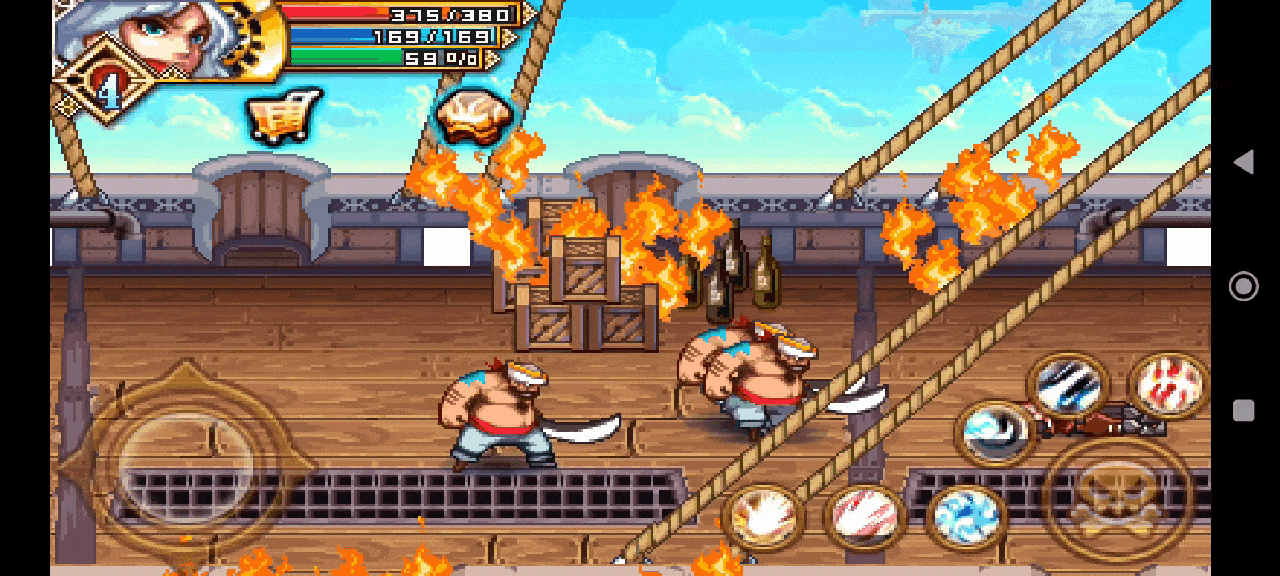Viewport: 1280px width, 576px height.
Task: Tap the Android back triangle button
Action: pyautogui.click(x=1243, y=162)
